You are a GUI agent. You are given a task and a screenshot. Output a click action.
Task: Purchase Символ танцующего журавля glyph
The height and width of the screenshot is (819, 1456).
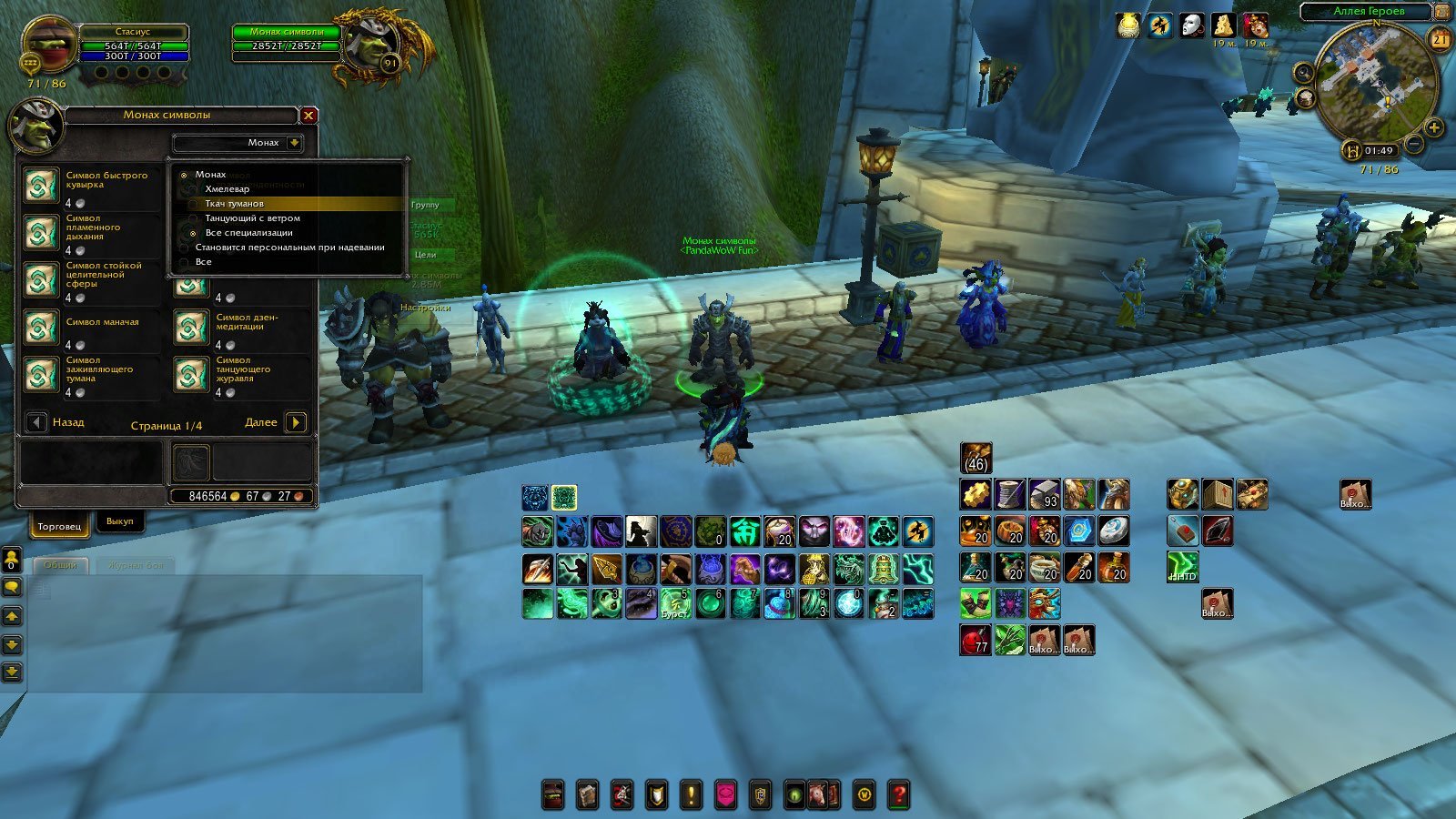tap(191, 376)
